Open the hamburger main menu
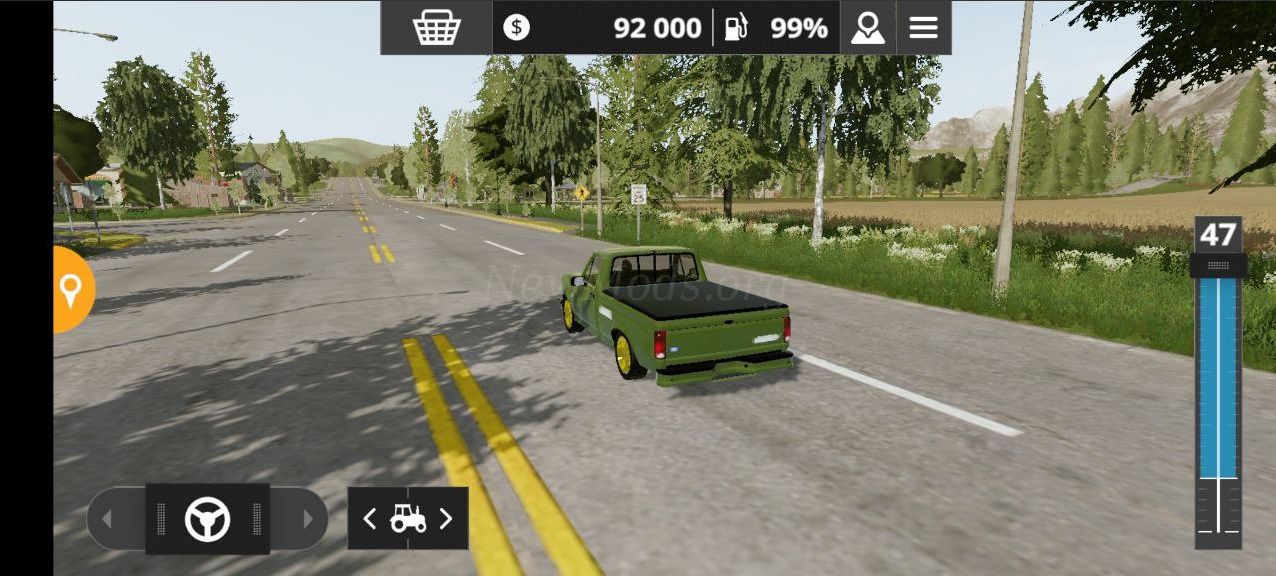Viewport: 1276px width, 576px height. tap(923, 27)
